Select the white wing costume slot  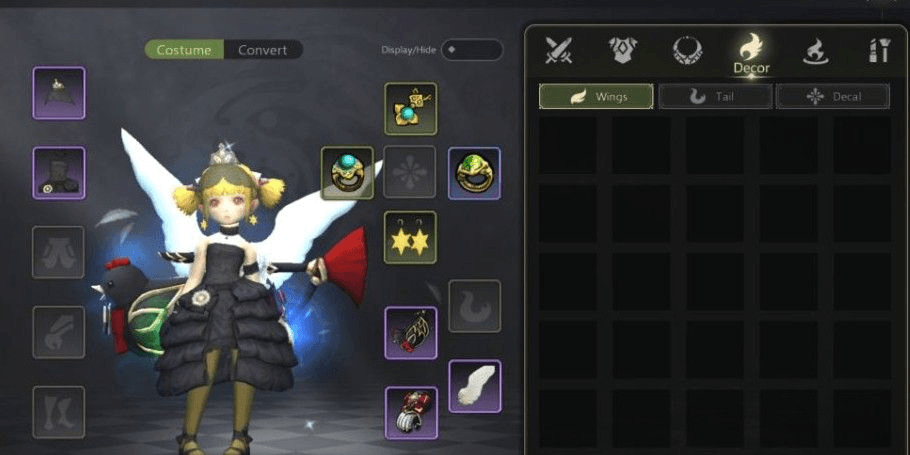(474, 386)
